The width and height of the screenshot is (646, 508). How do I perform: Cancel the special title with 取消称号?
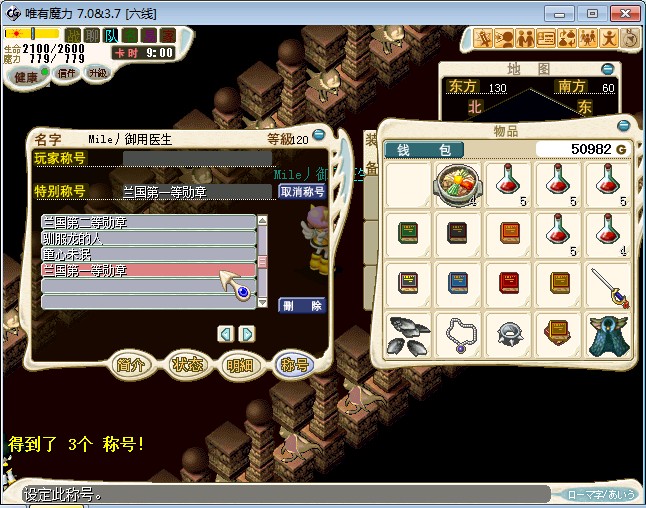pos(302,192)
